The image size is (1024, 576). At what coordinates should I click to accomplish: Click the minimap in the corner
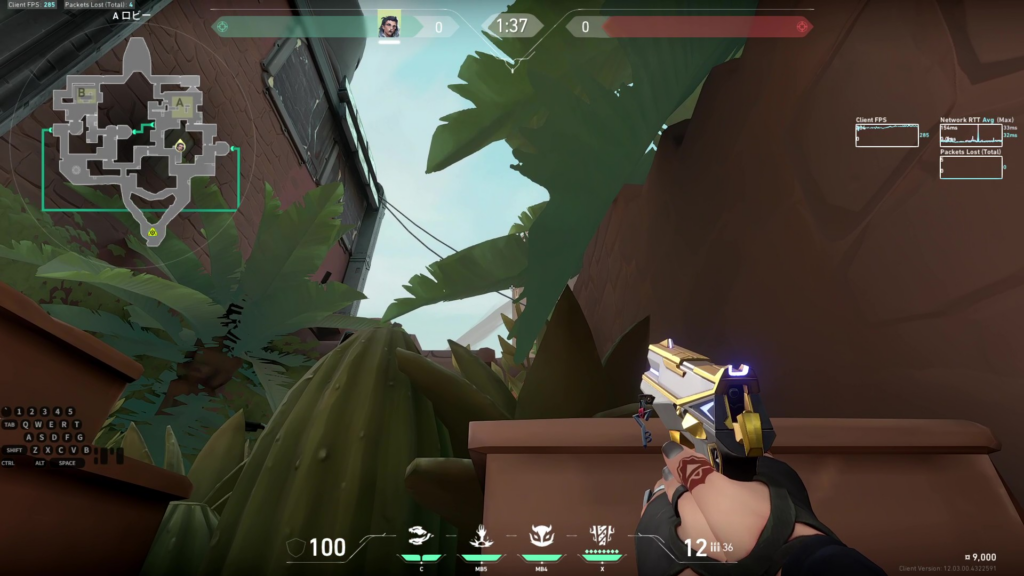click(140, 140)
